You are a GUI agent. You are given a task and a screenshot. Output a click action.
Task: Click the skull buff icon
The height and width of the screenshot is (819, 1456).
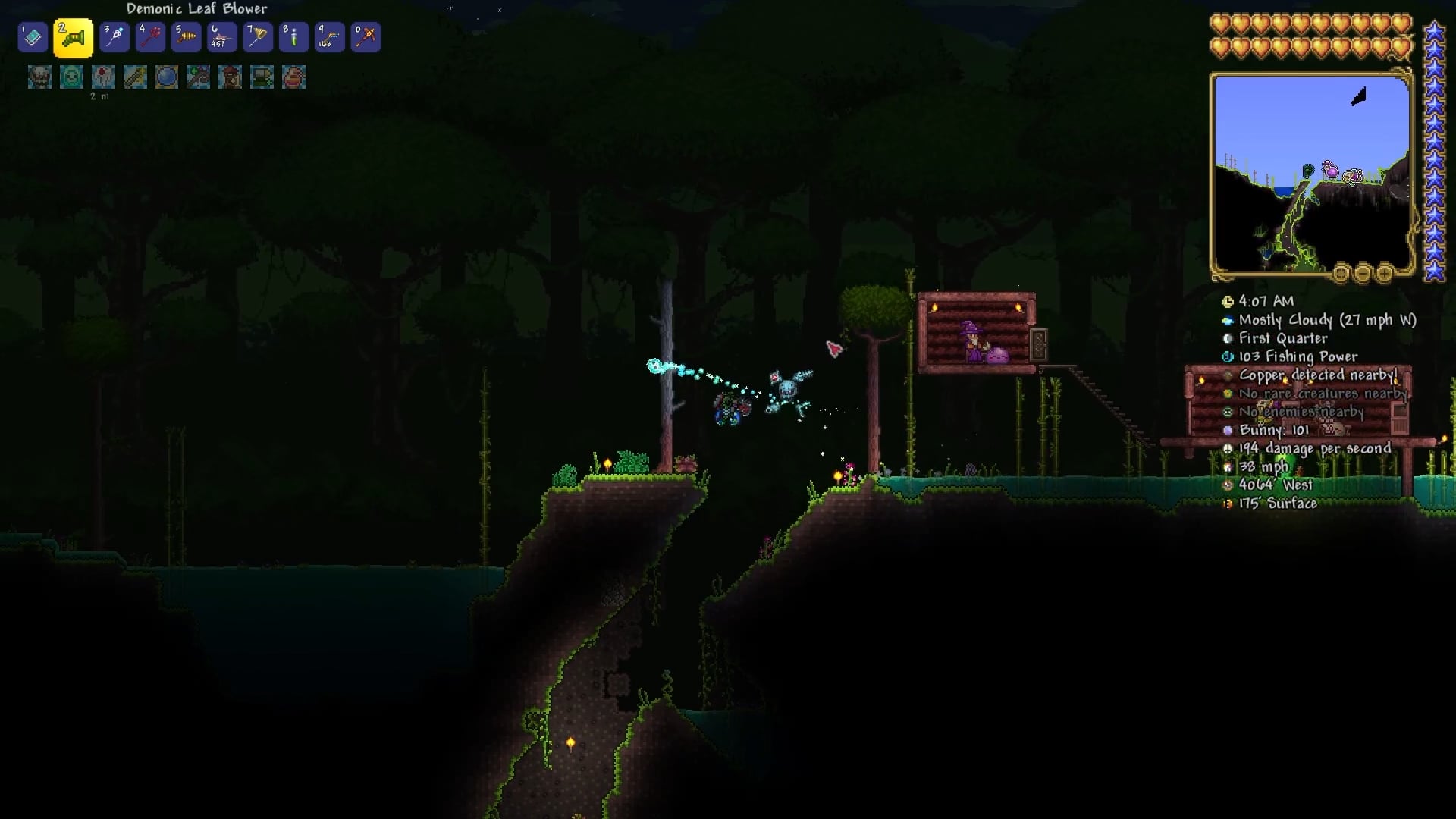pyautogui.click(x=39, y=77)
